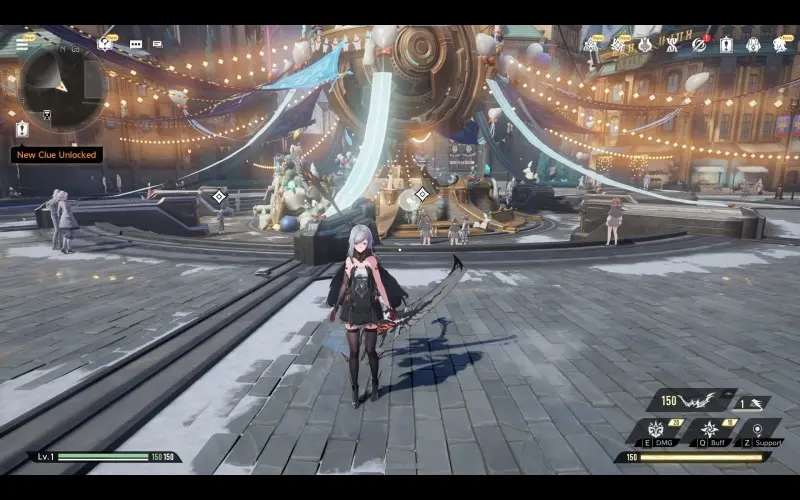This screenshot has width=800, height=500.
Task: Activate the Buff skill
Action: 710,429
